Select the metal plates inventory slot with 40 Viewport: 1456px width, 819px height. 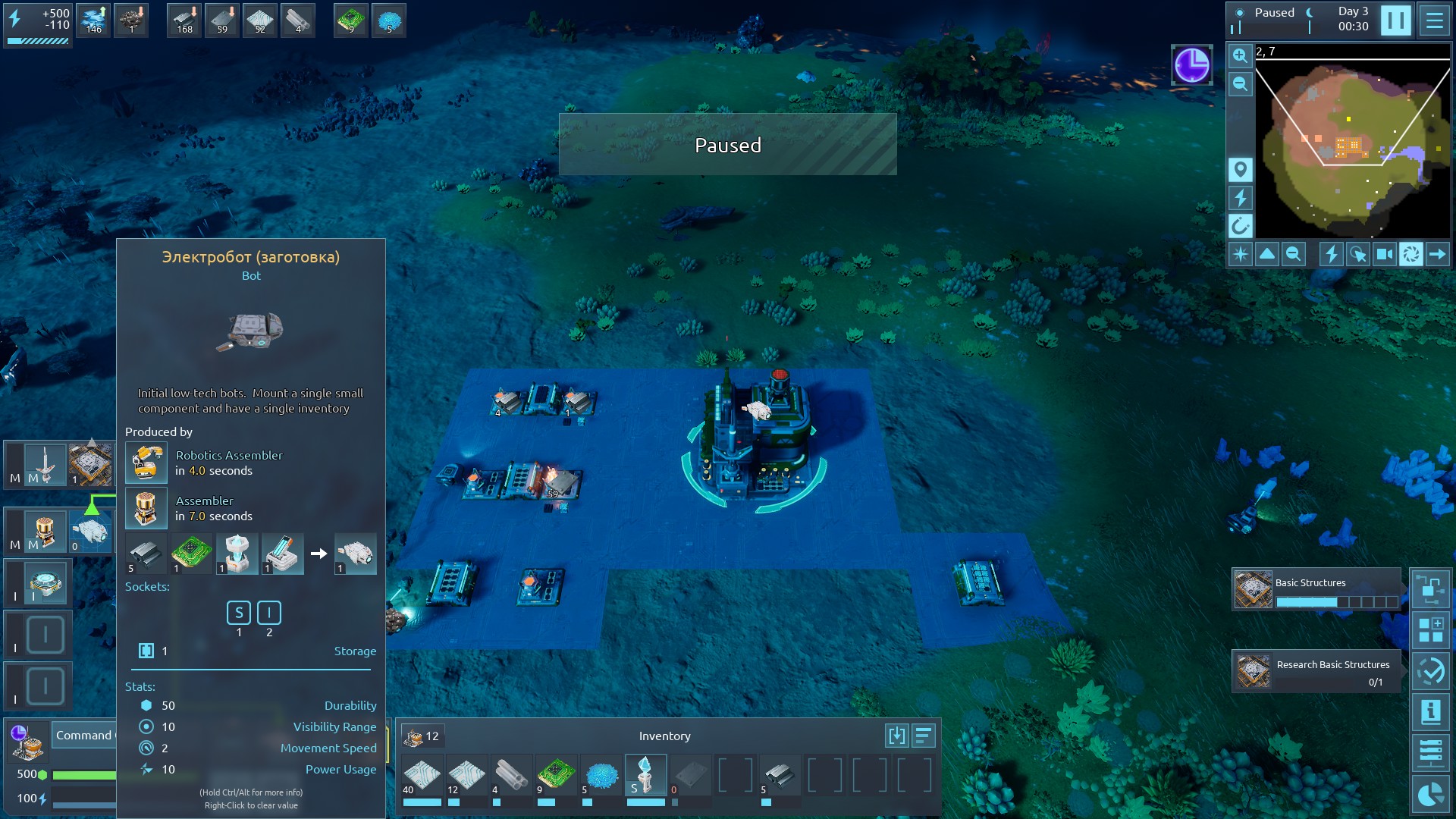pyautogui.click(x=422, y=775)
